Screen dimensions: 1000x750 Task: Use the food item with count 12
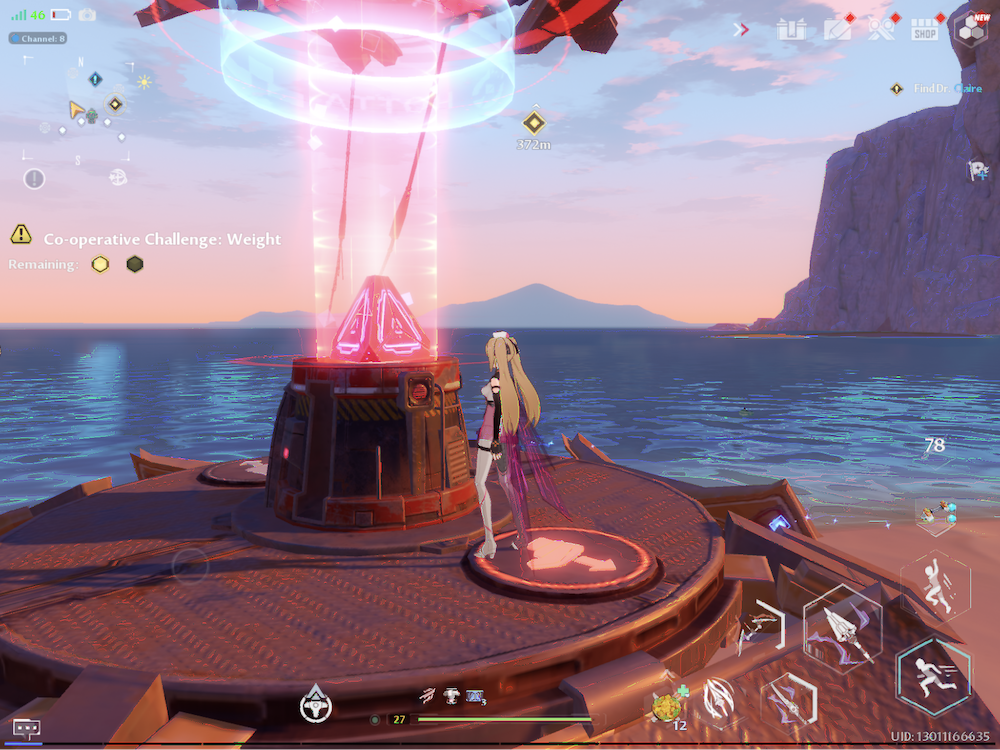pos(667,706)
